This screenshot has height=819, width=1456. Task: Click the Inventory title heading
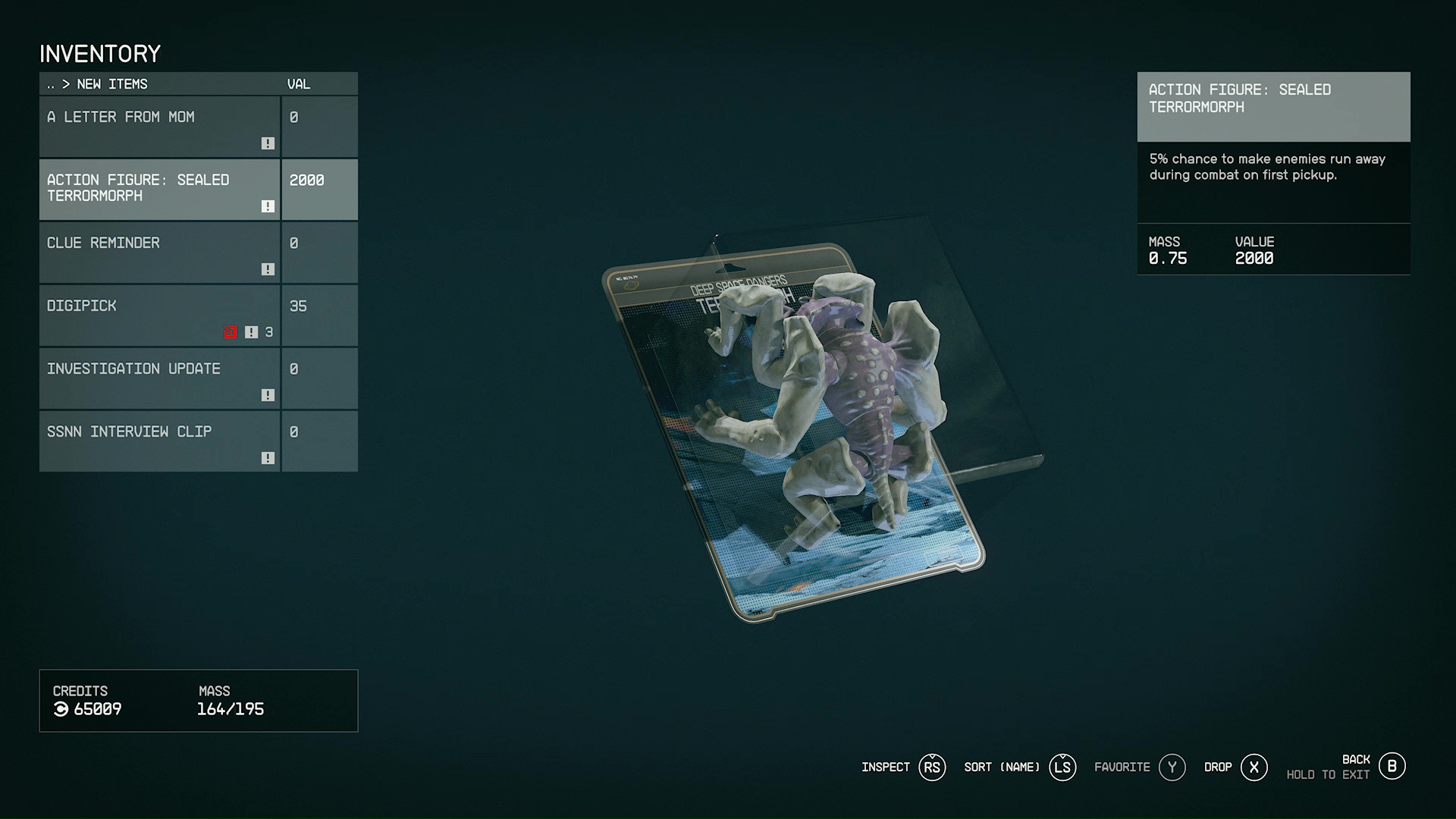100,53
